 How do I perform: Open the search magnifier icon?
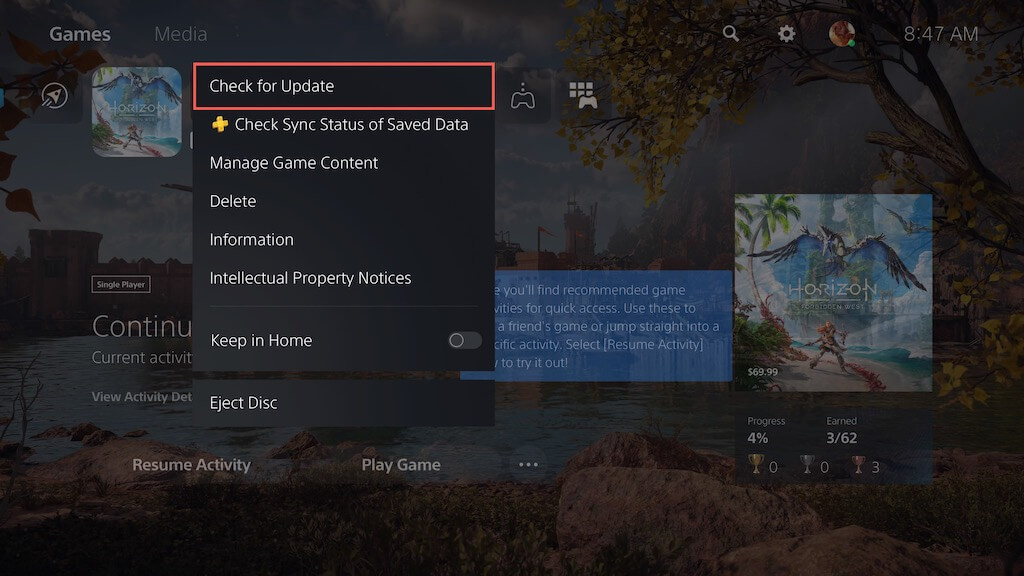(731, 34)
